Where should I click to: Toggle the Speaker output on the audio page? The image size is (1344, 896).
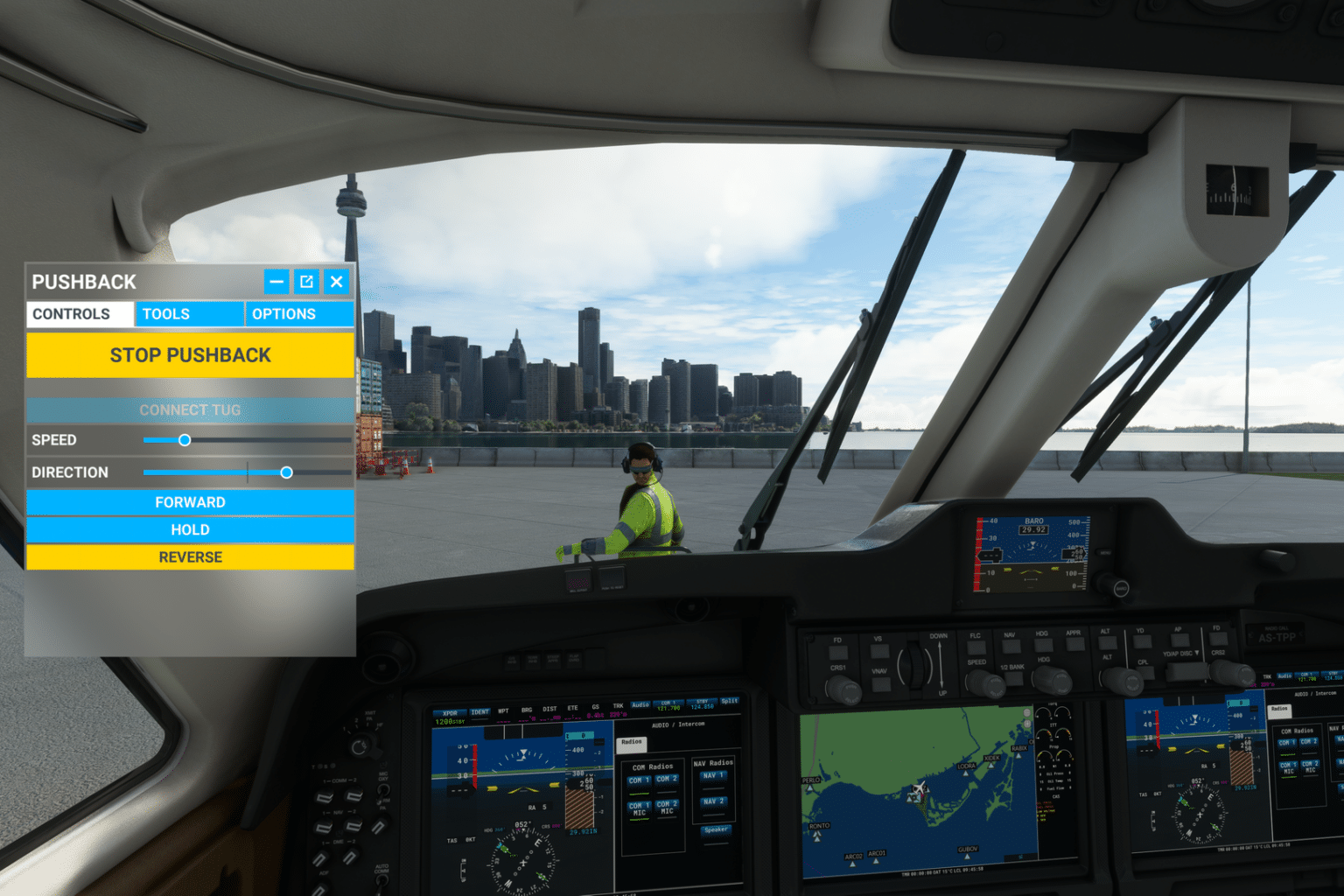pyautogui.click(x=716, y=828)
